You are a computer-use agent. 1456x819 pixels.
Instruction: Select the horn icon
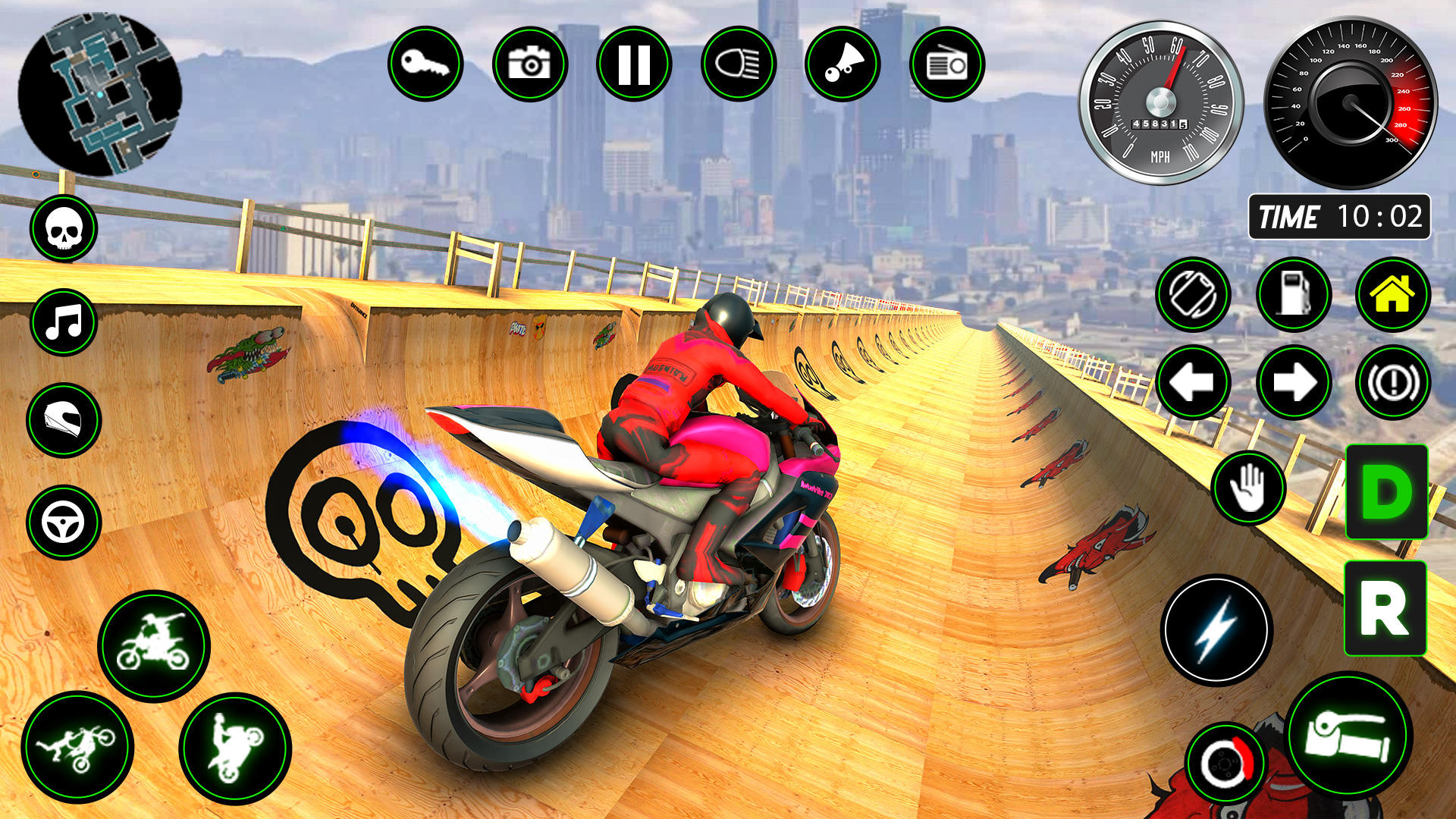tap(844, 64)
